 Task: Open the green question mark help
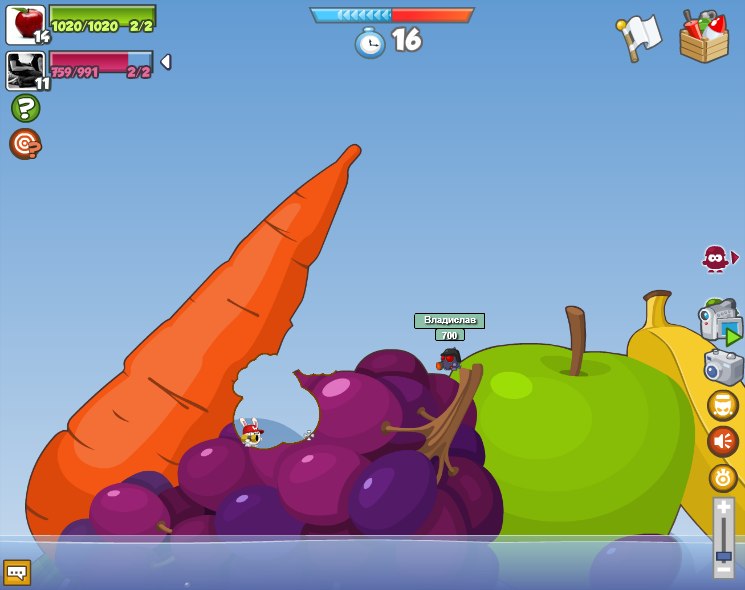25,108
